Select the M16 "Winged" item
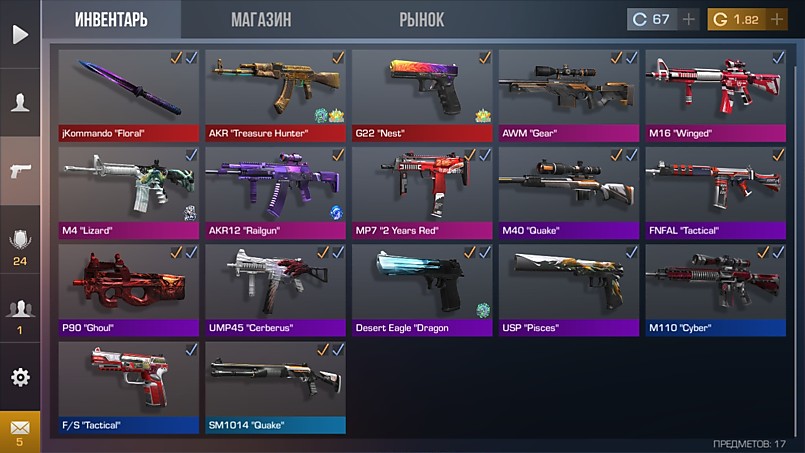The image size is (805, 453). (715, 95)
